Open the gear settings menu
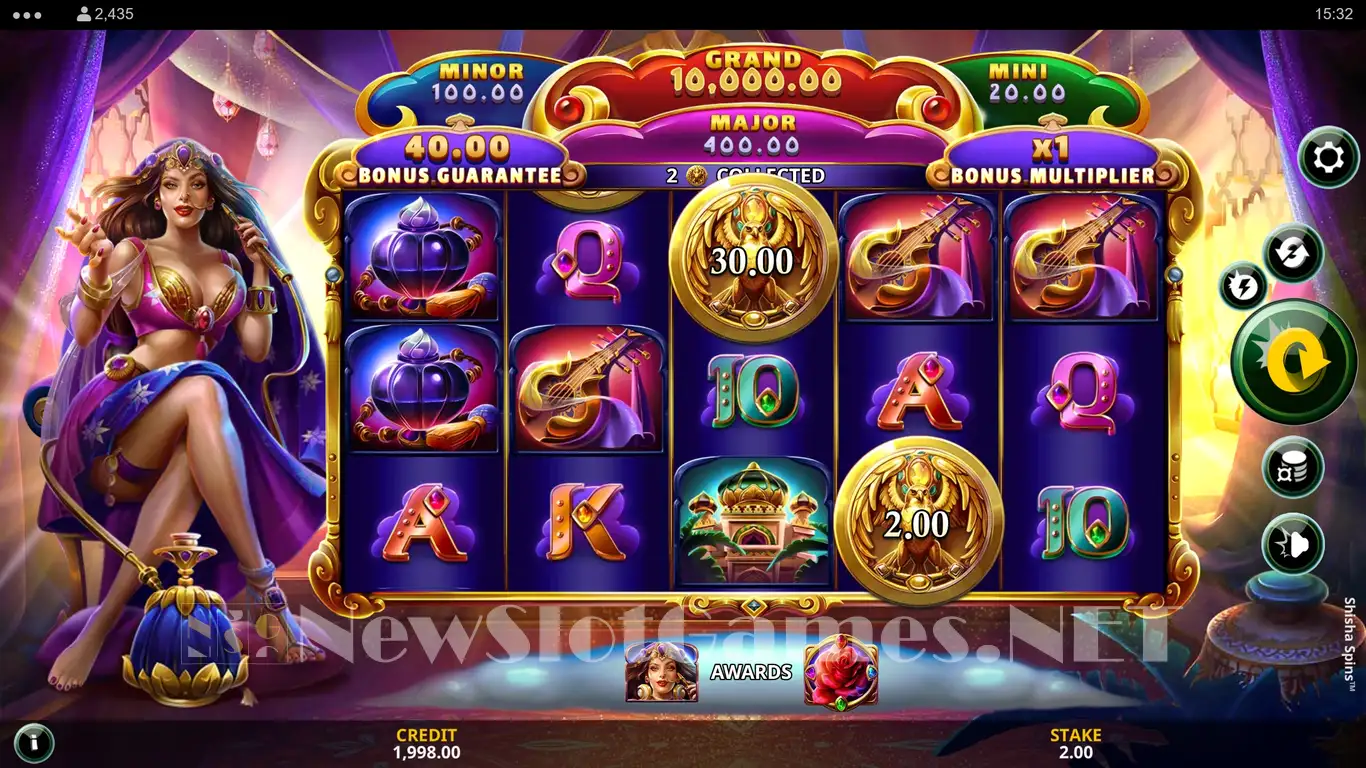 click(1328, 158)
